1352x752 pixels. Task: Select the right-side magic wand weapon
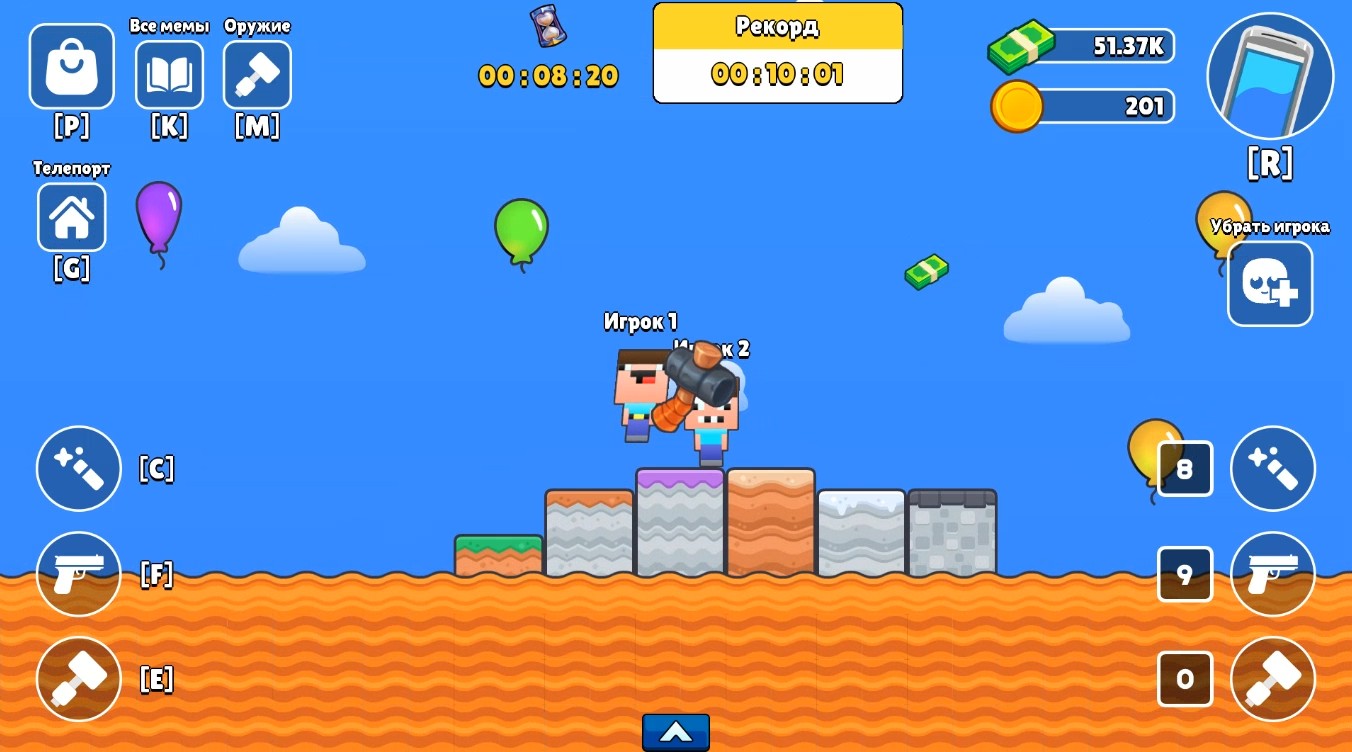[1272, 468]
